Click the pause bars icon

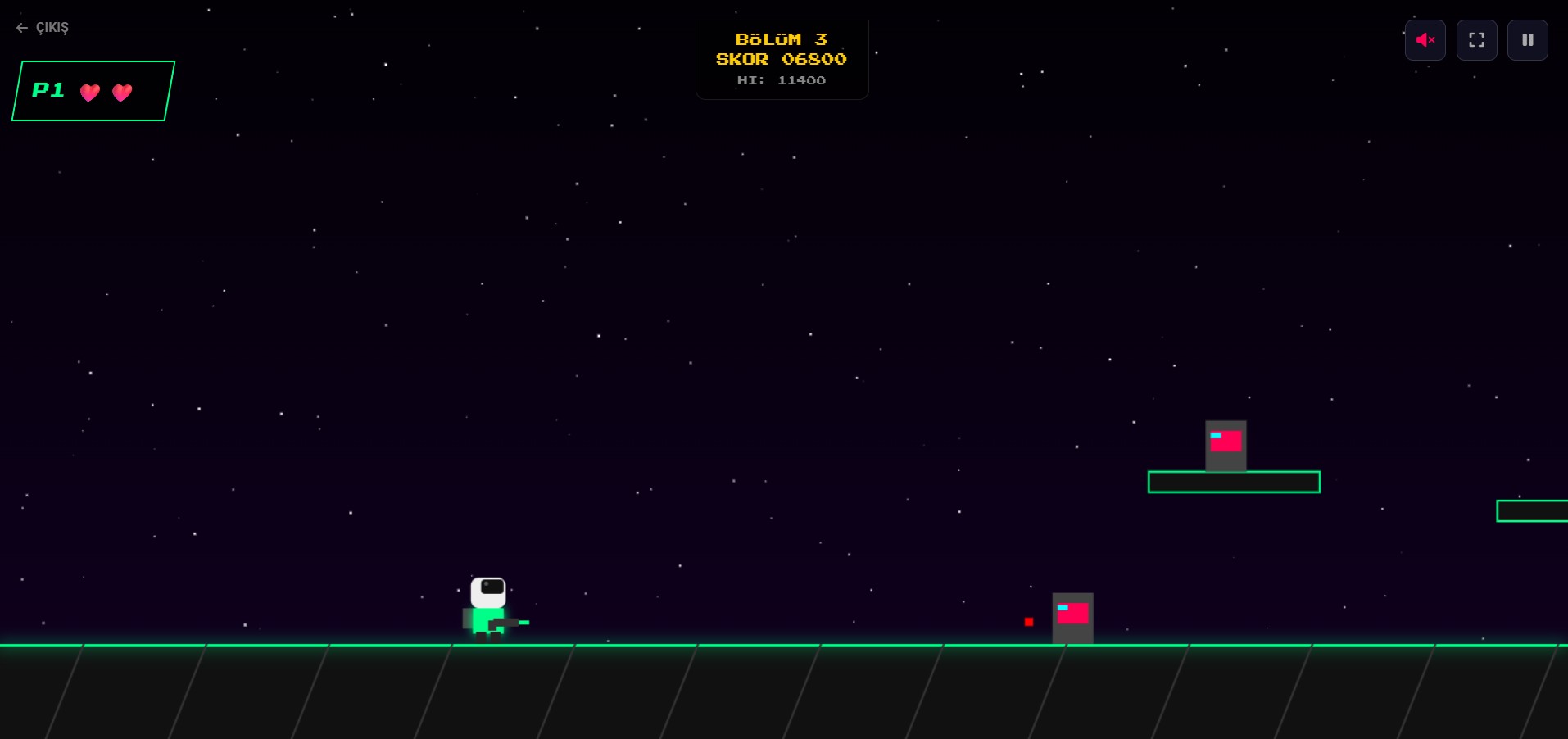tap(1527, 39)
